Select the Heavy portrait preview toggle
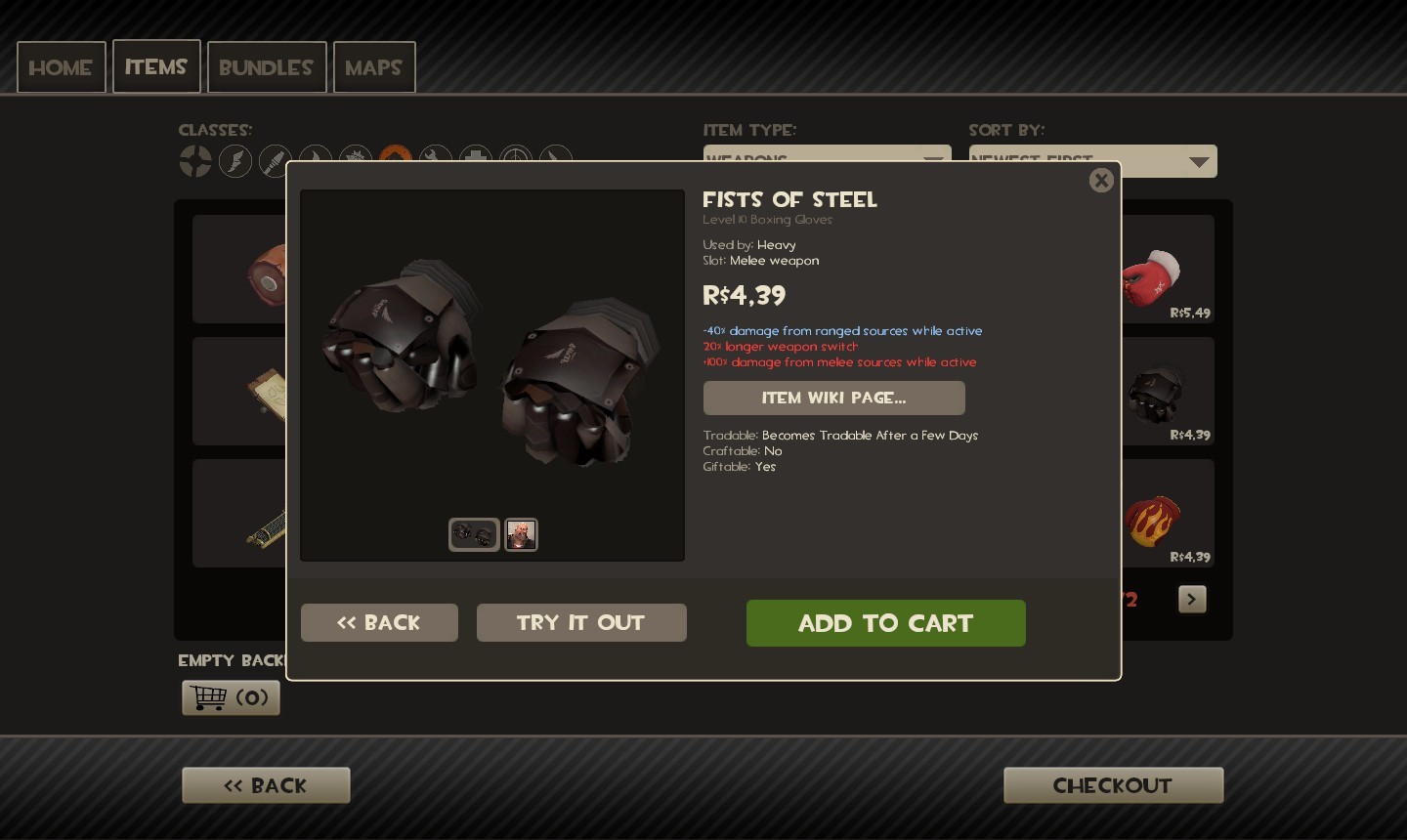Image resolution: width=1407 pixels, height=840 pixels. click(x=521, y=534)
